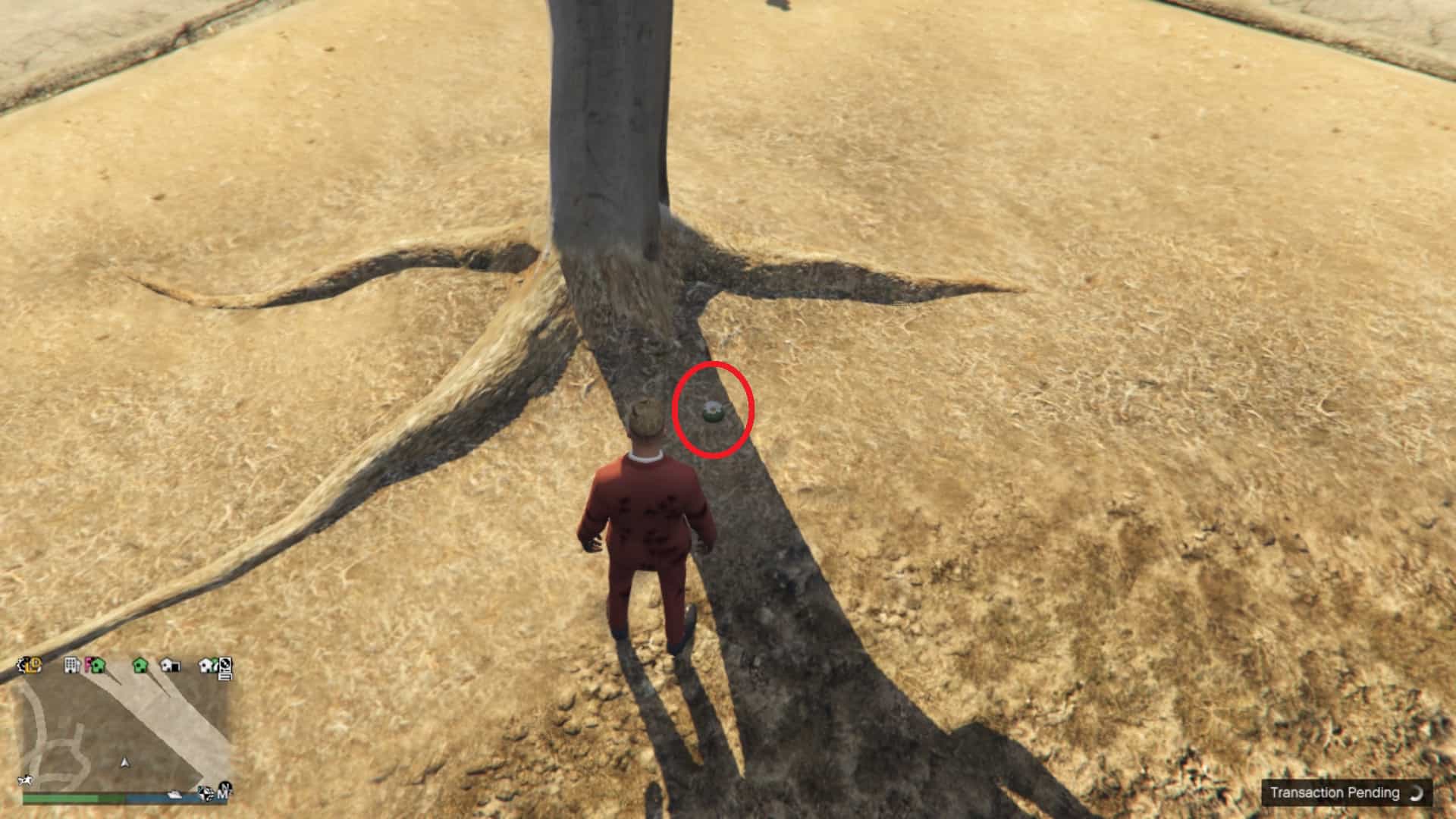Click the white house with garage blip
The image size is (1456, 819).
[171, 665]
